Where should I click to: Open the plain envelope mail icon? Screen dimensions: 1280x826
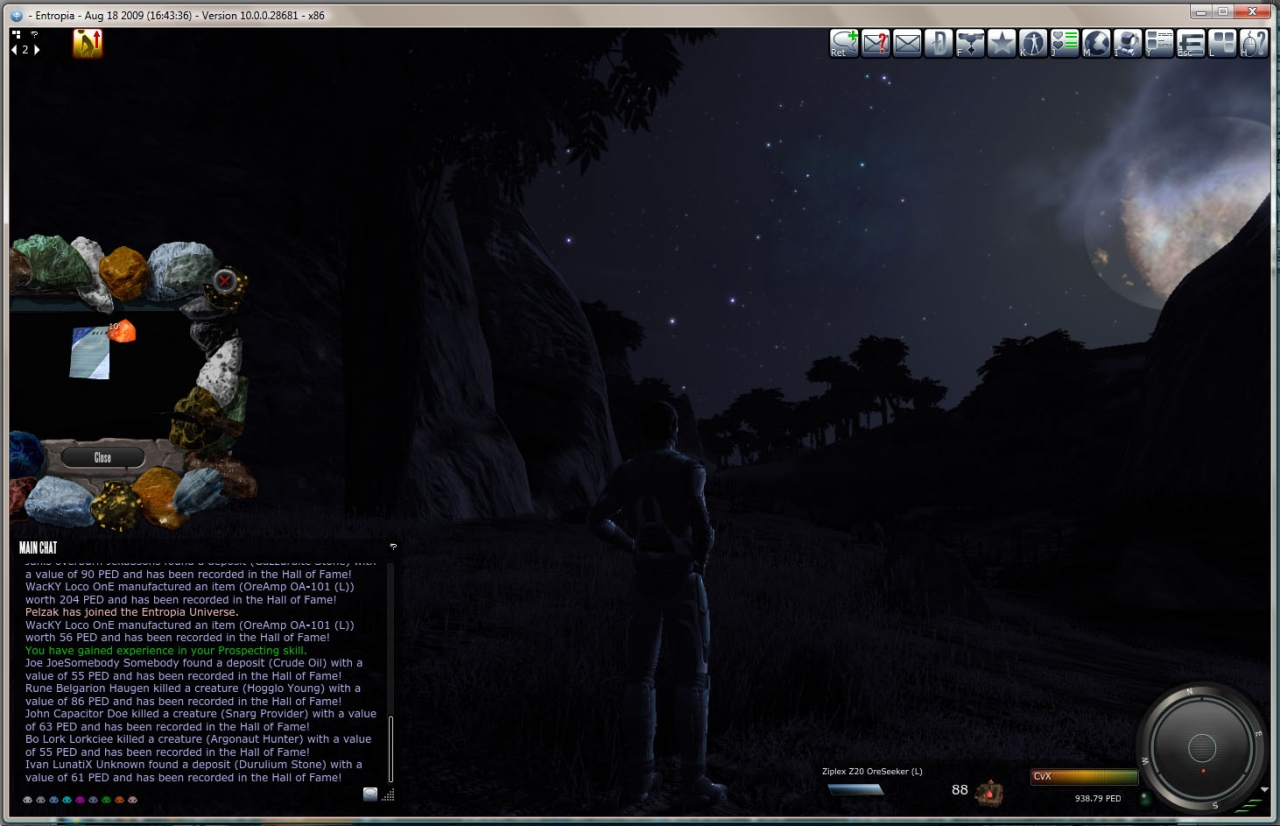[x=907, y=43]
